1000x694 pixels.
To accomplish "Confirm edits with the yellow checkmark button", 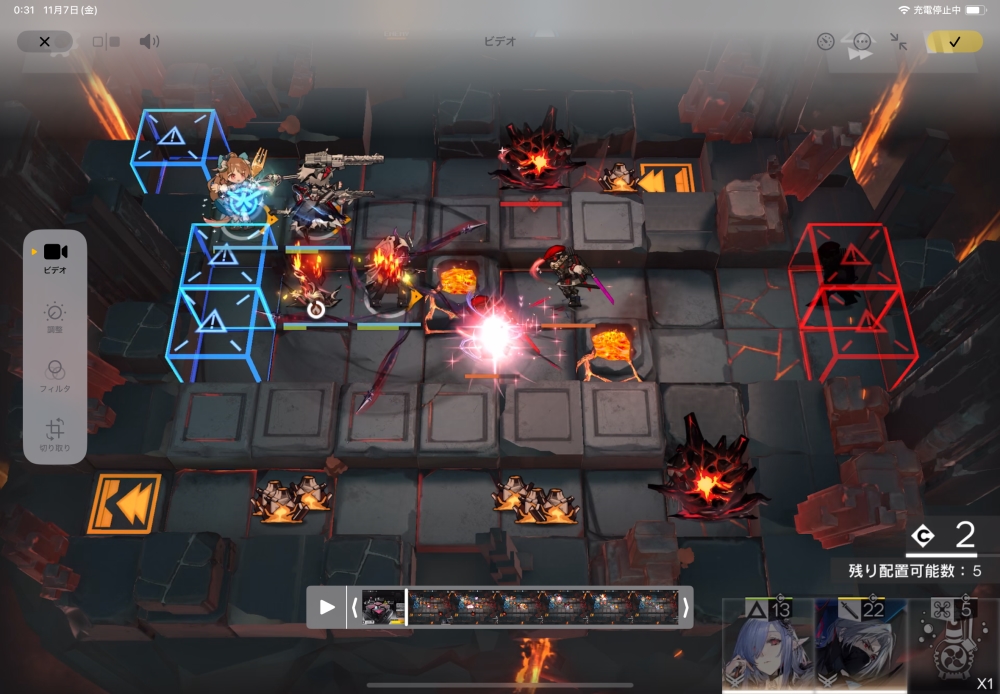I will pyautogui.click(x=954, y=42).
